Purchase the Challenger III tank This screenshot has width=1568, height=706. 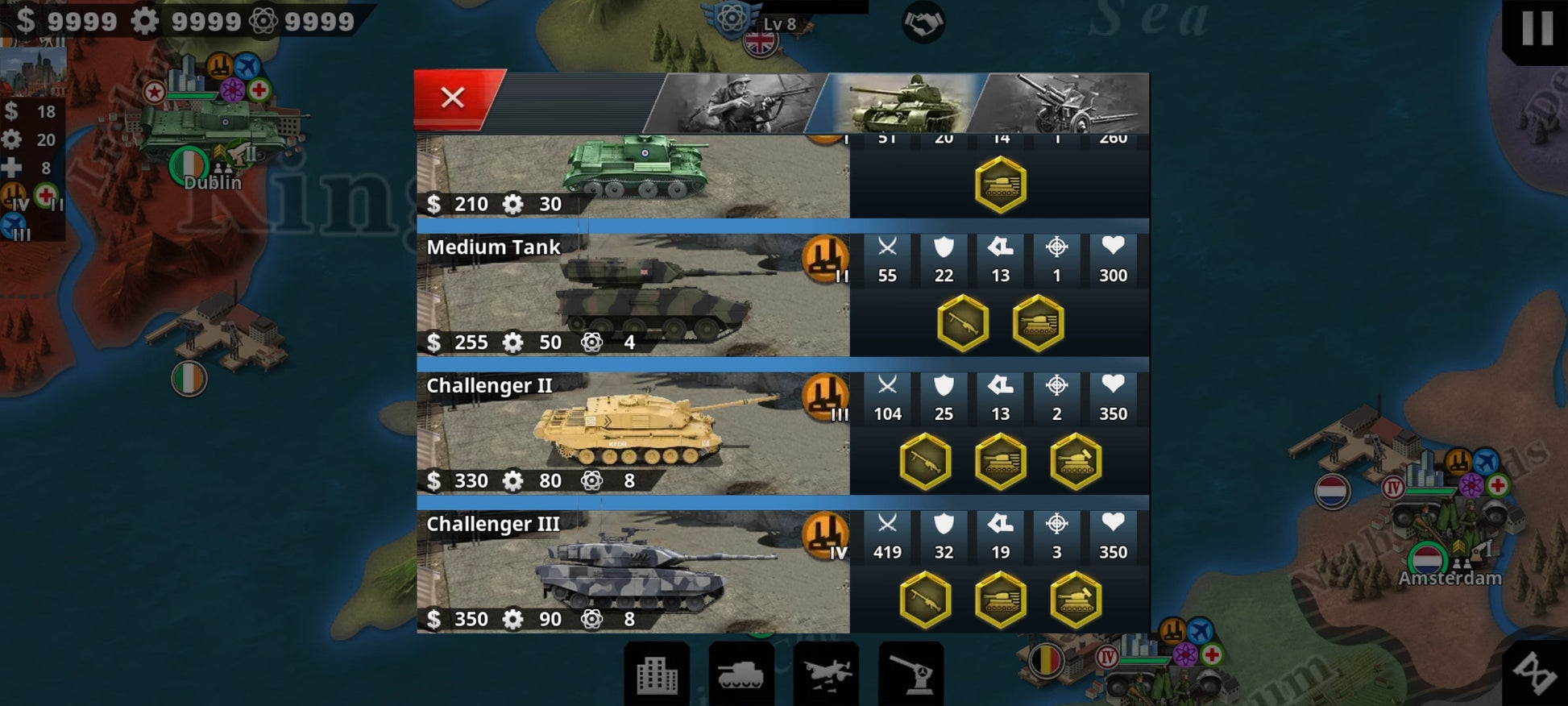[633, 572]
